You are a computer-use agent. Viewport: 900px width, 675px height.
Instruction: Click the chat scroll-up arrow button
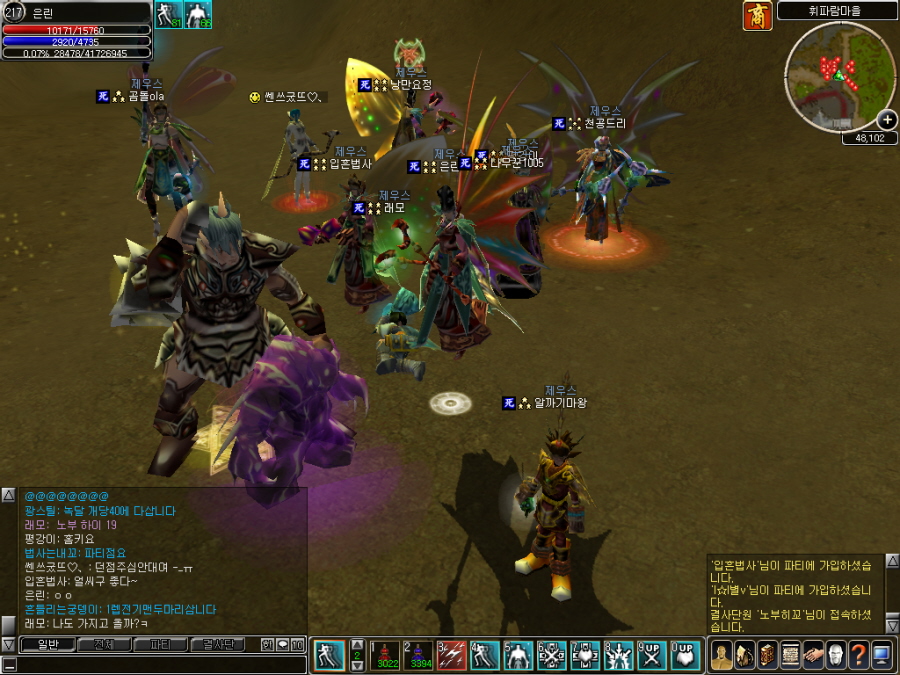pyautogui.click(x=8, y=495)
